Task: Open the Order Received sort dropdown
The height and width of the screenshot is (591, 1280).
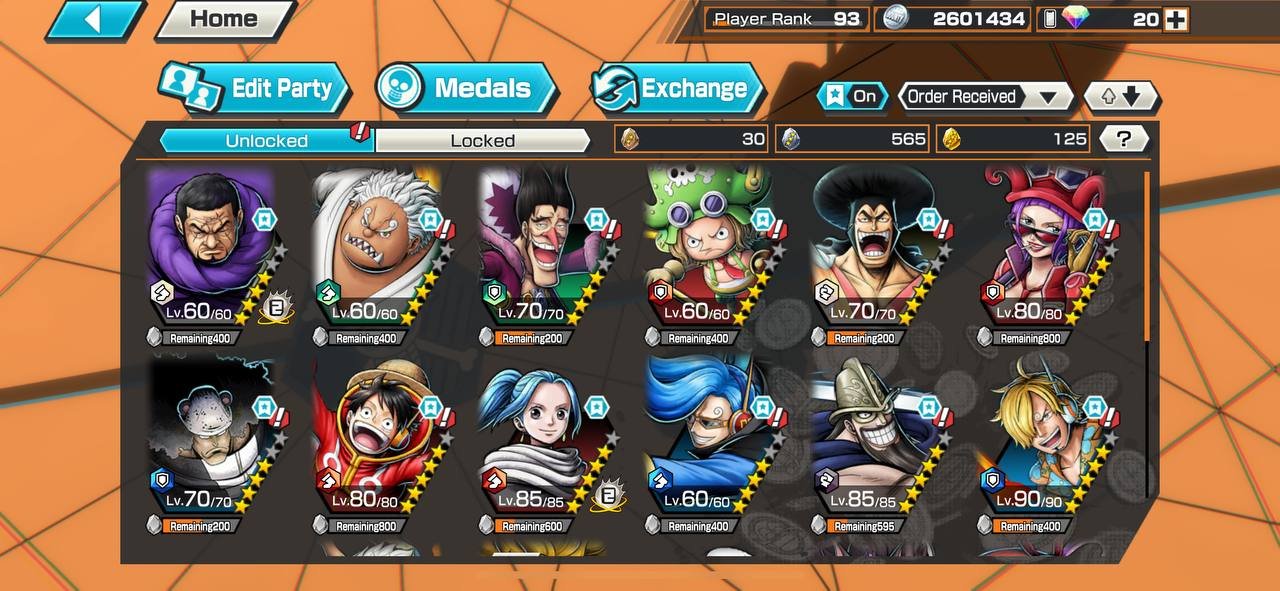Action: pyautogui.click(x=984, y=97)
